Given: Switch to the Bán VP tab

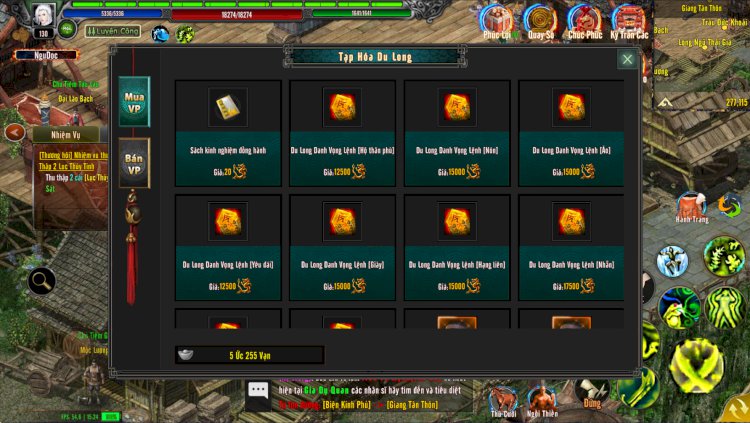Looking at the screenshot, I should (134, 163).
